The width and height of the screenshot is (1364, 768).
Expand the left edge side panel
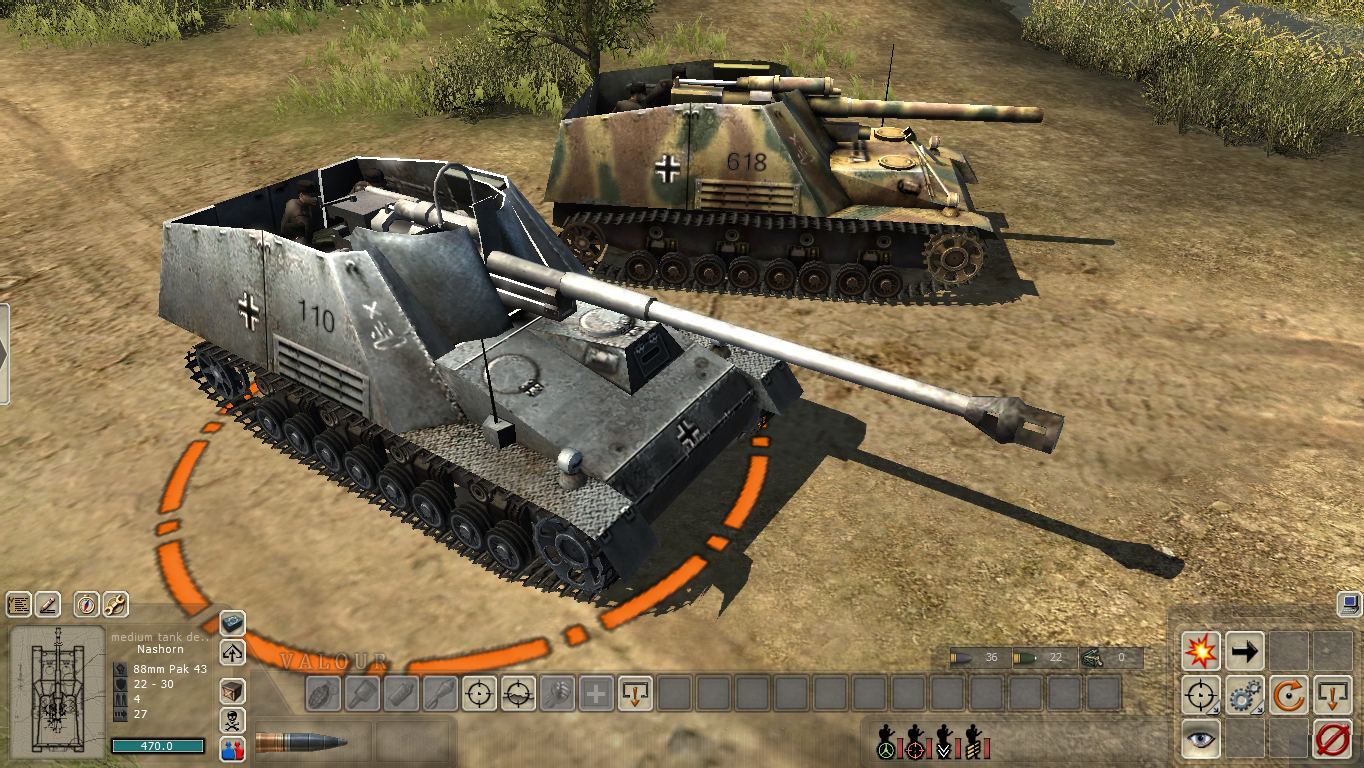tap(4, 354)
